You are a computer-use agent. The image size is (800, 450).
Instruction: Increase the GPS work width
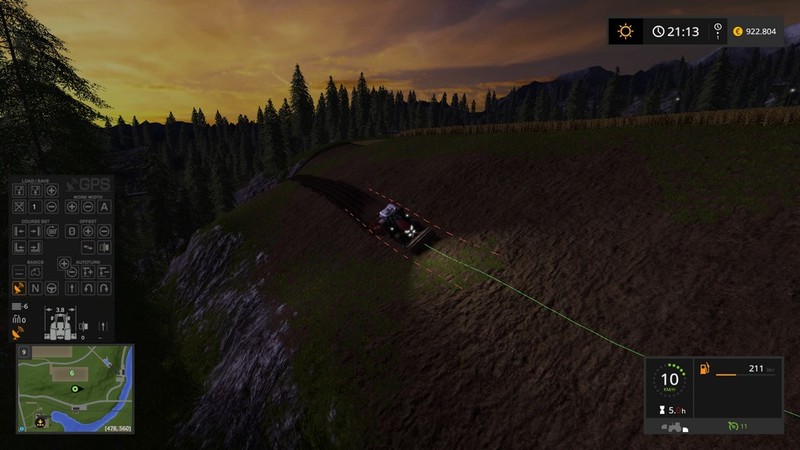coord(71,206)
